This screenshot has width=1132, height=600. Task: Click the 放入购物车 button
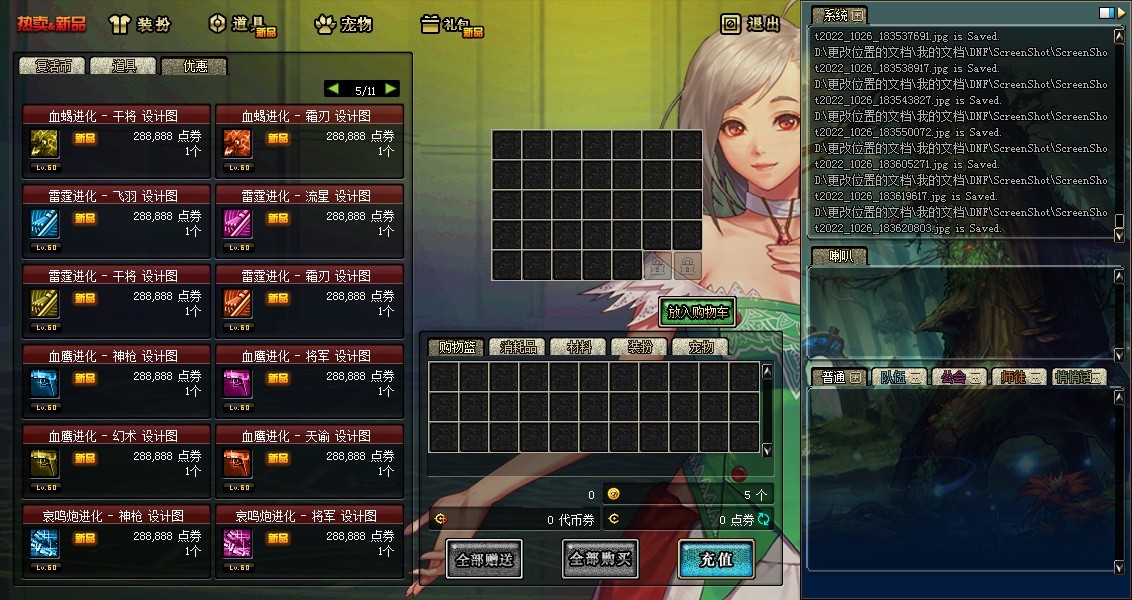coord(698,312)
